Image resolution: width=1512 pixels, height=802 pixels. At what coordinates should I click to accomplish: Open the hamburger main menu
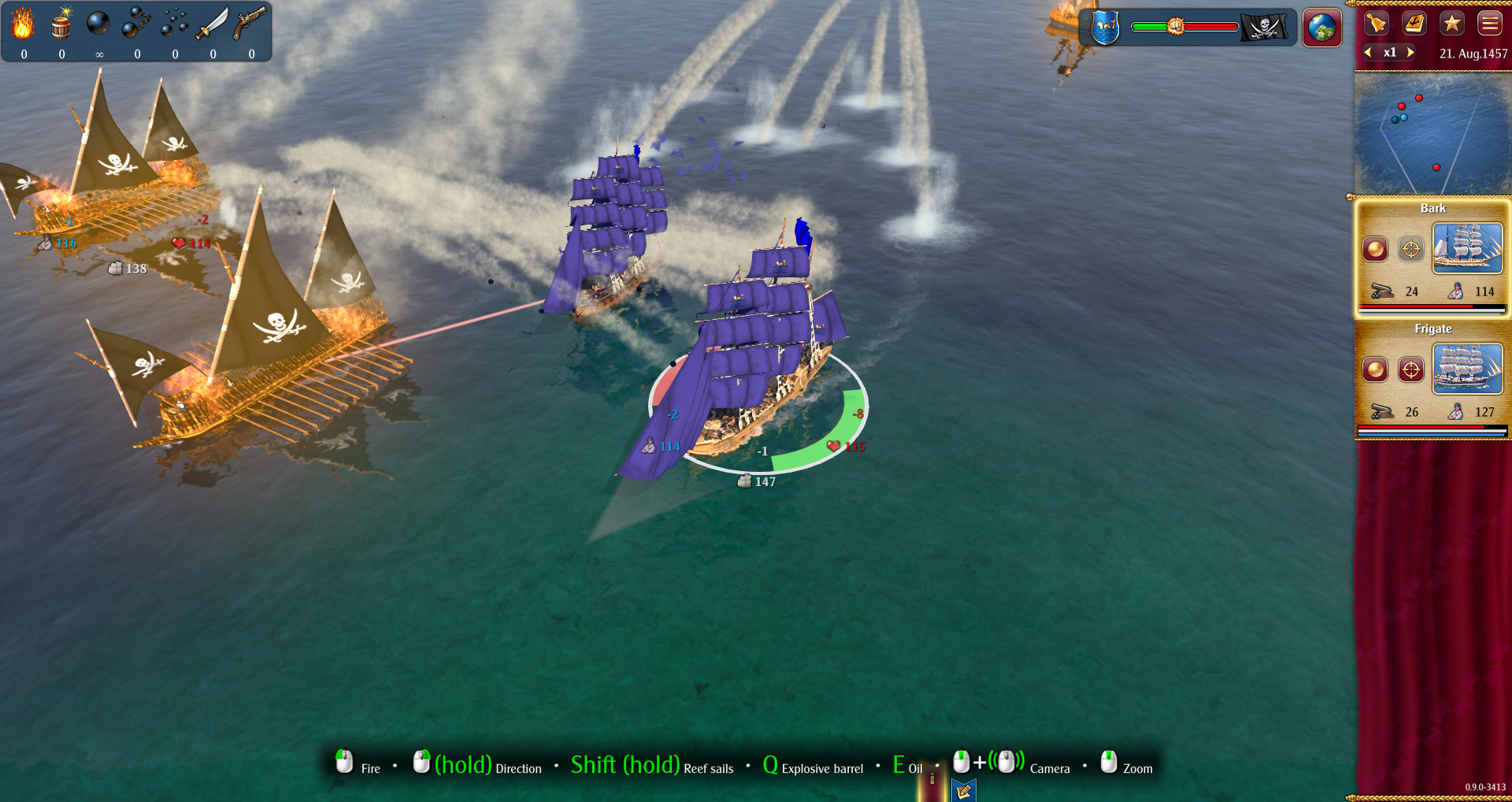click(x=1489, y=23)
